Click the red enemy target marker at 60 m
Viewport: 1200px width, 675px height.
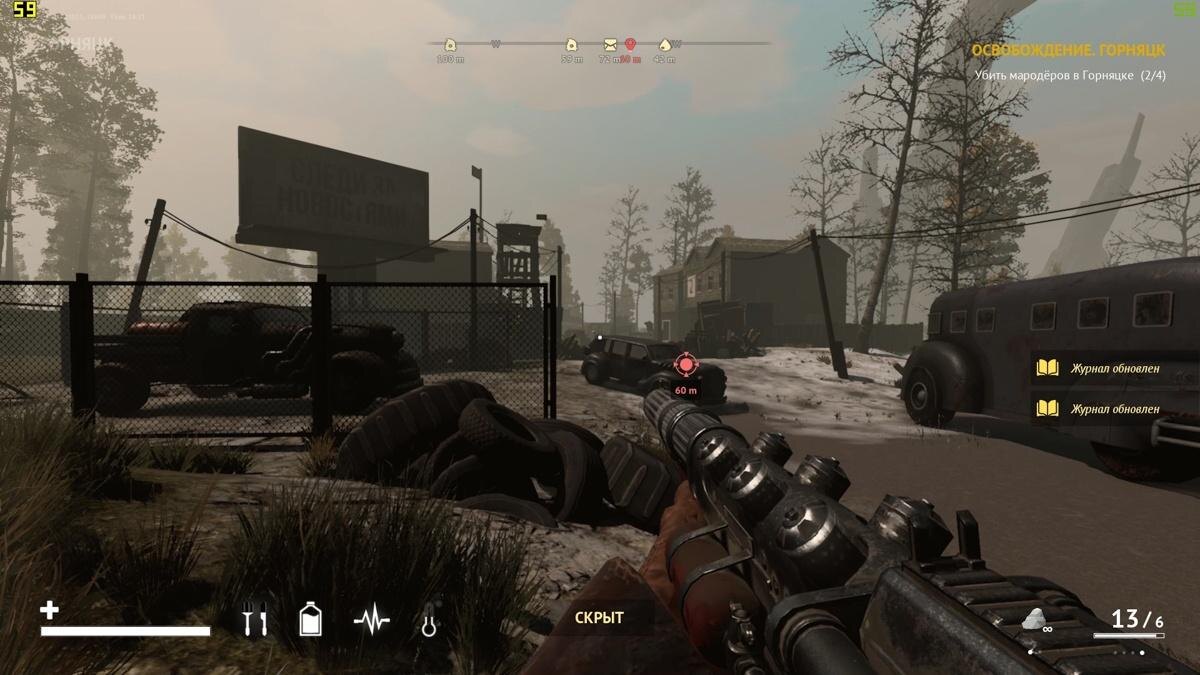[685, 364]
